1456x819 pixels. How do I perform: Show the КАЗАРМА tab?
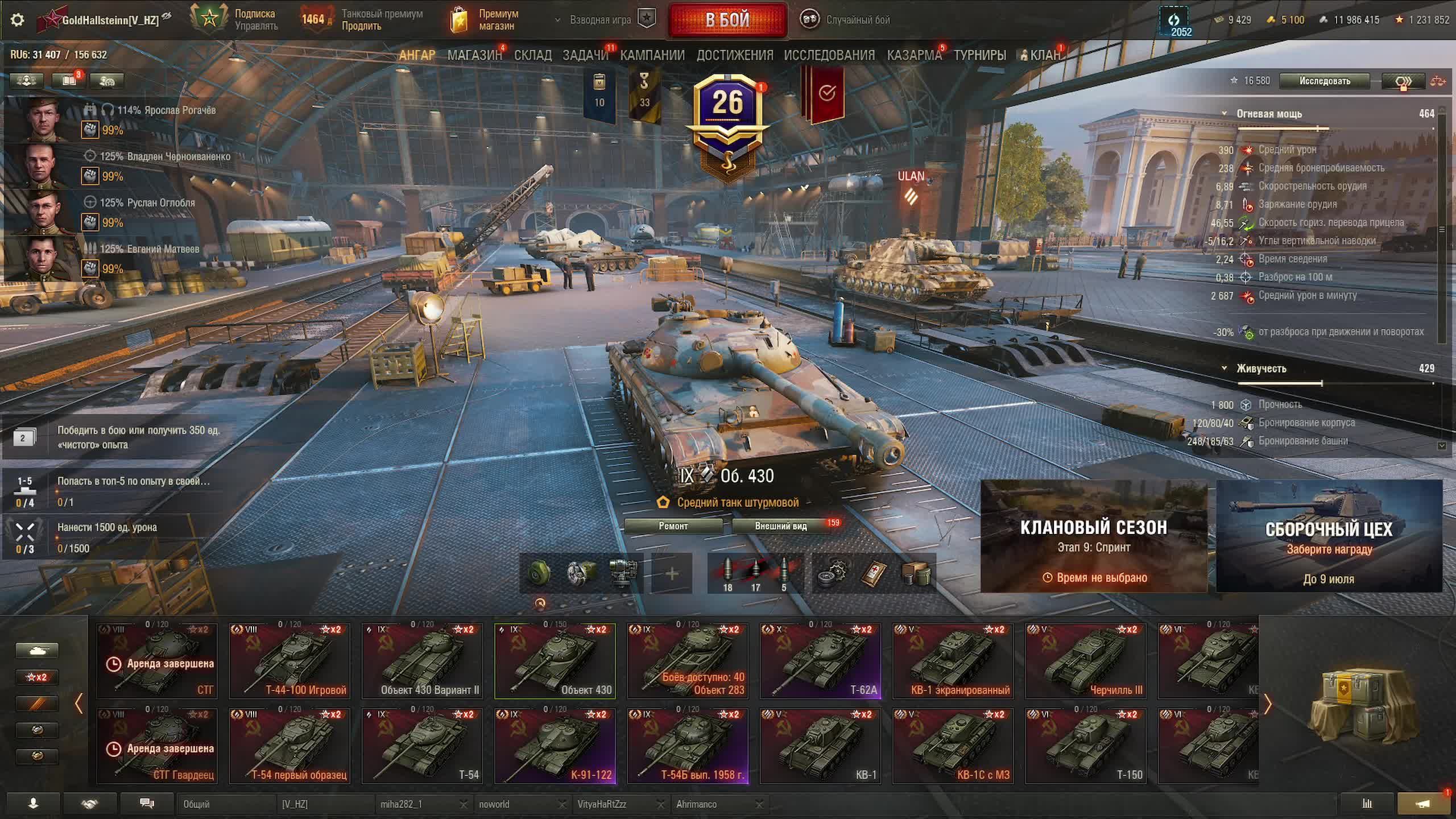point(914,55)
